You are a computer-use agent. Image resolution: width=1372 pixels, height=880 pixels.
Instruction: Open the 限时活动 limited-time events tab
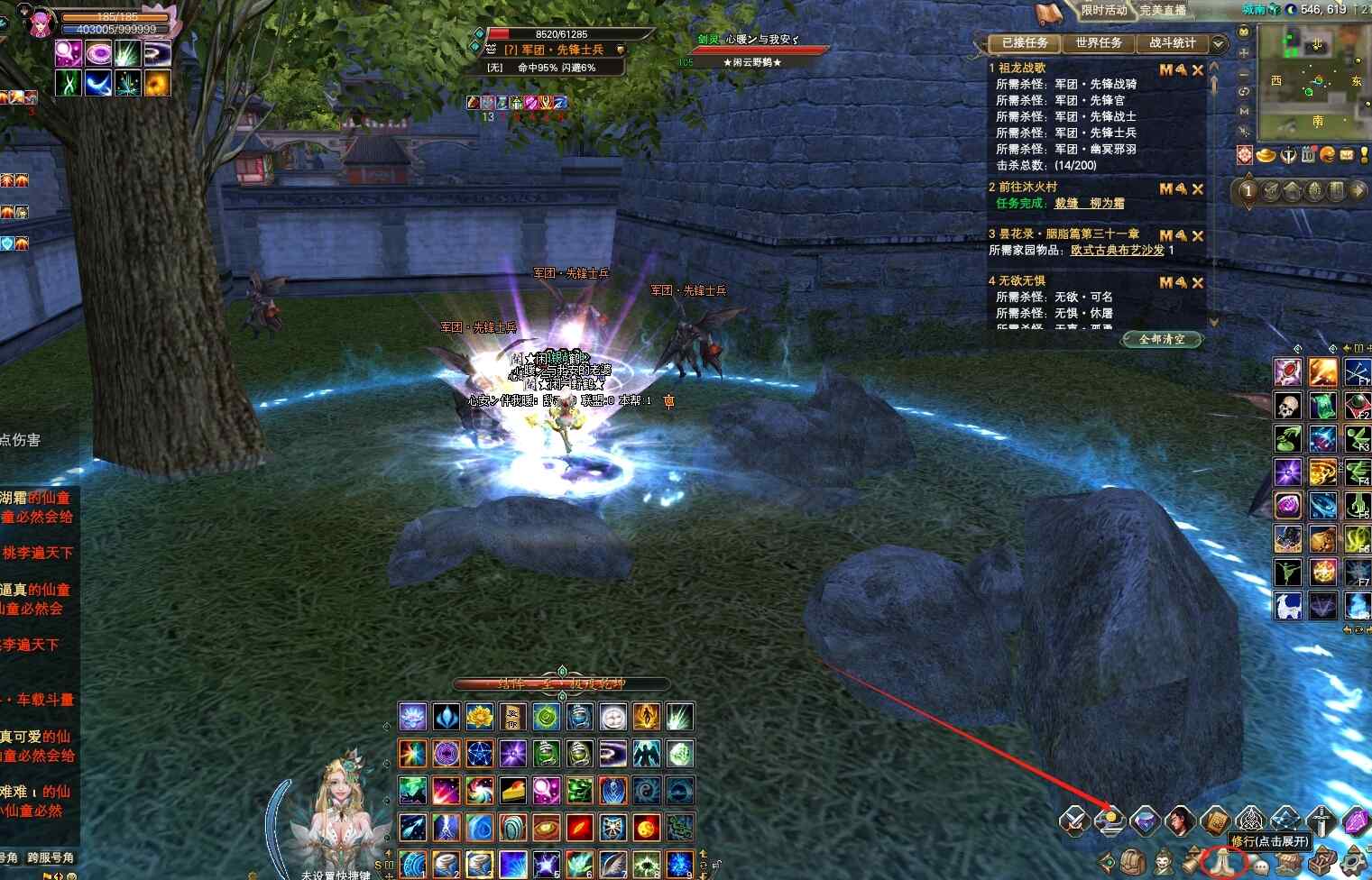click(x=1104, y=11)
